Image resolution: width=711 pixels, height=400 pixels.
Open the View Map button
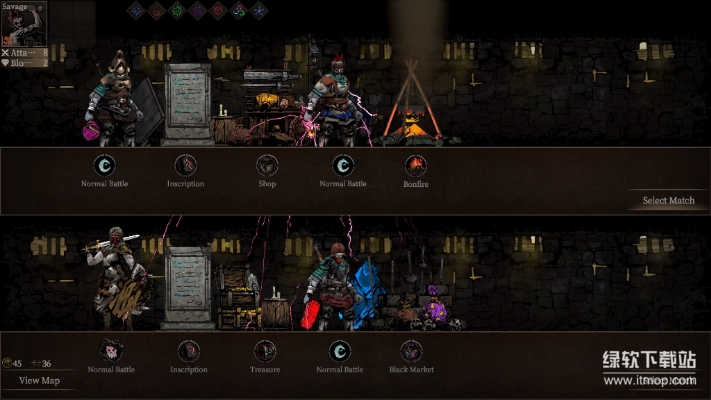39,380
